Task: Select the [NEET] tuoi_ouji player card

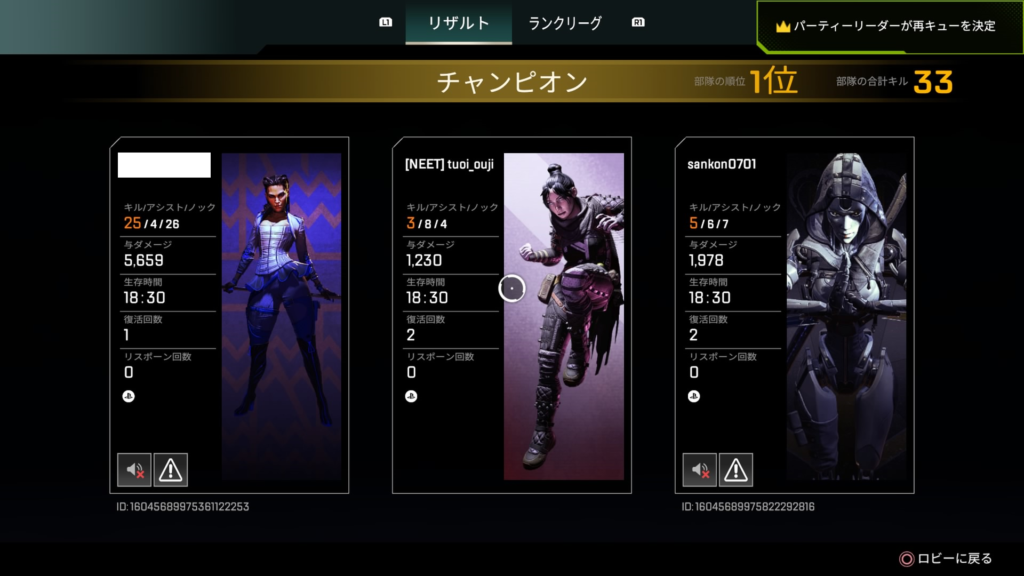Action: (x=511, y=315)
